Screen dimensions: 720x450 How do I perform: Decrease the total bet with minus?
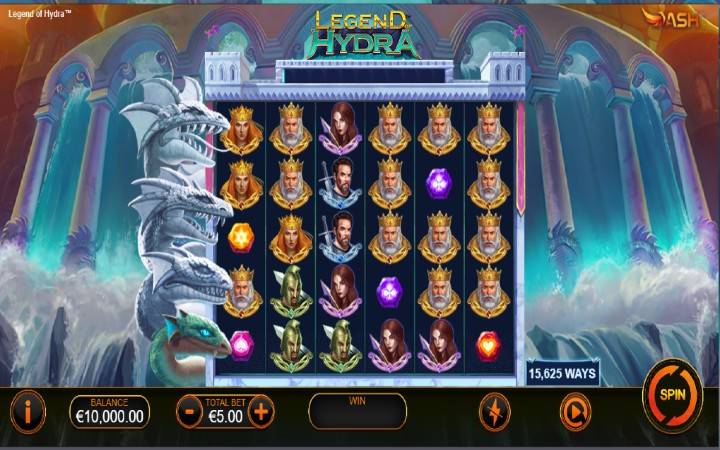click(x=188, y=410)
